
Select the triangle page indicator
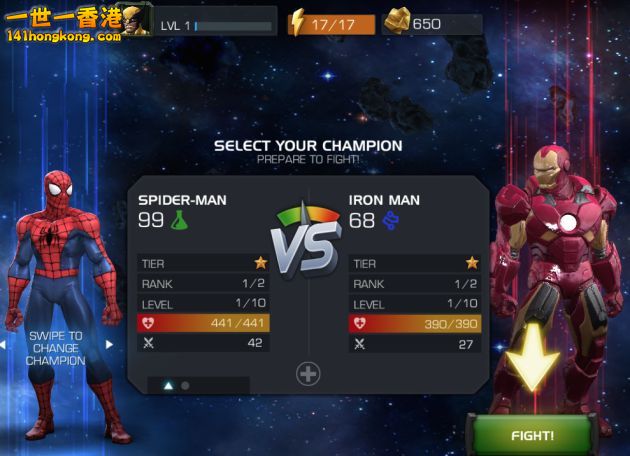[x=169, y=385]
